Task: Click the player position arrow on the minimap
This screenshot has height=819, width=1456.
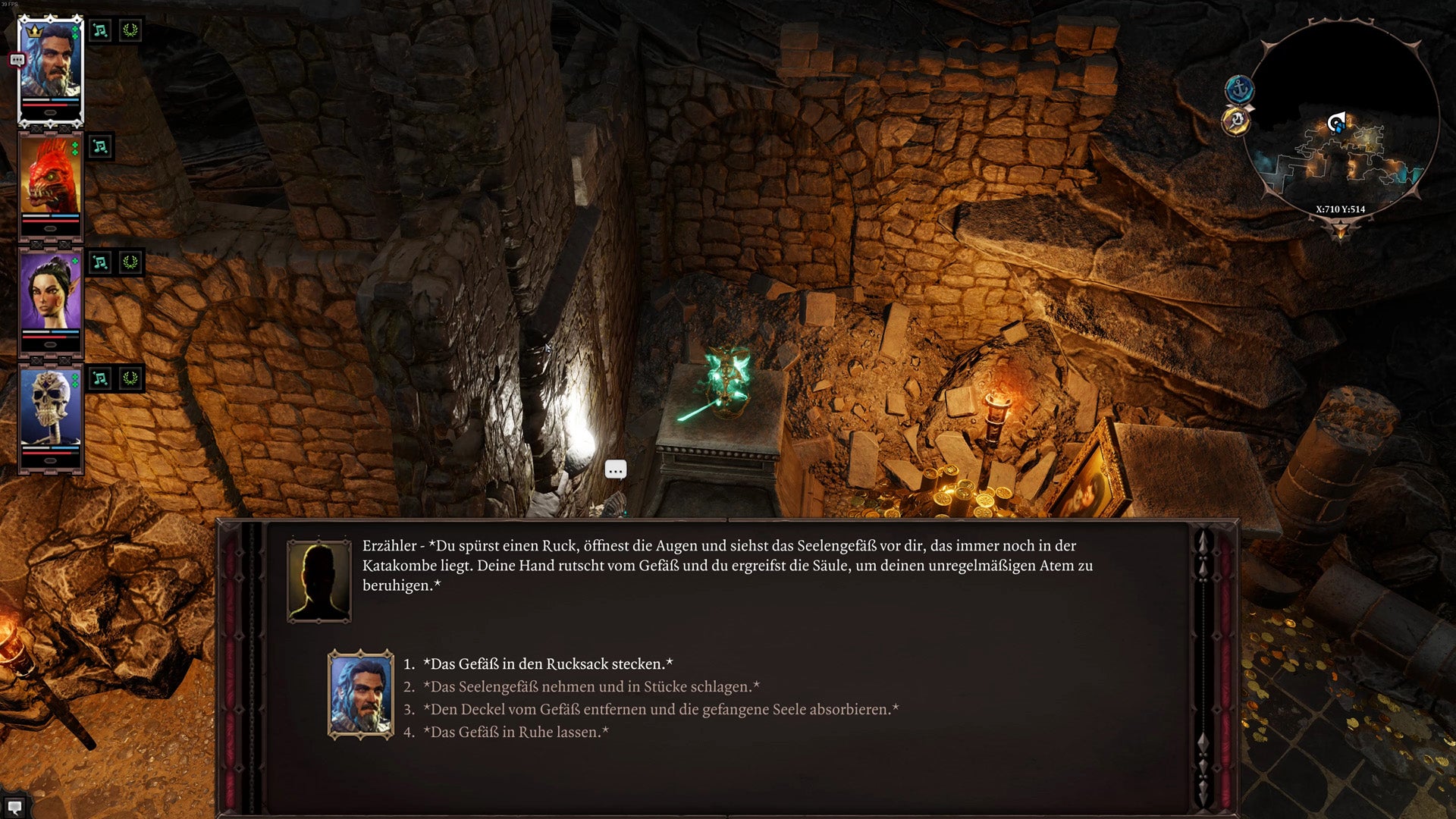Action: pyautogui.click(x=1335, y=121)
